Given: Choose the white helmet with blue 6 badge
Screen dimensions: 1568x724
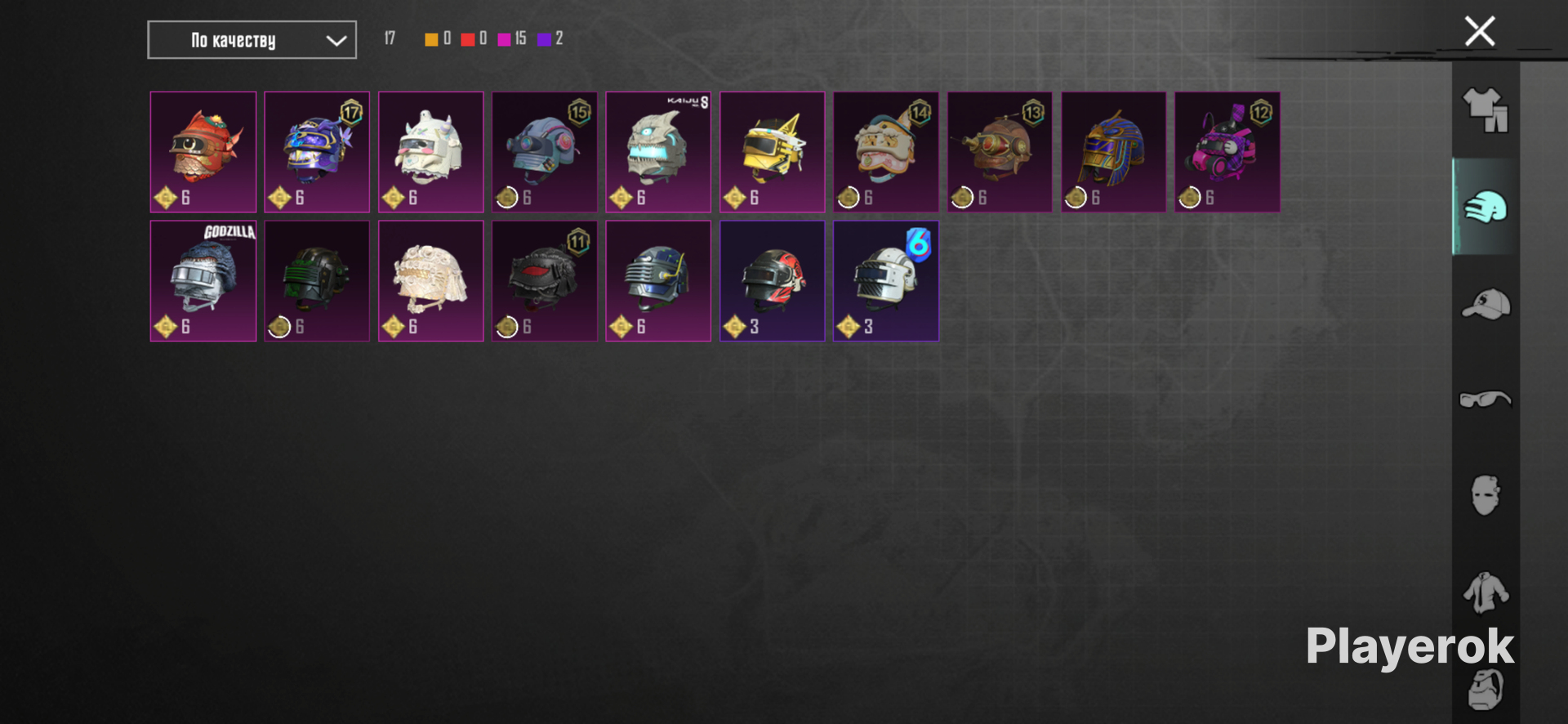Looking at the screenshot, I should tap(885, 280).
